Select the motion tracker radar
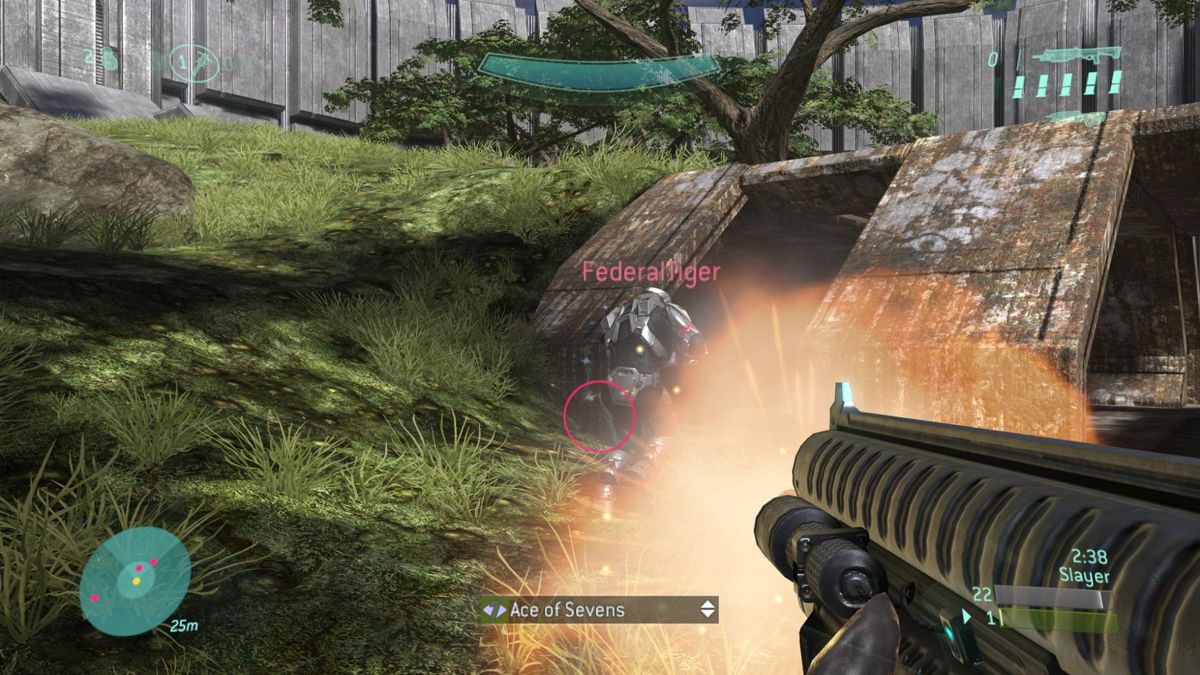 [x=134, y=580]
